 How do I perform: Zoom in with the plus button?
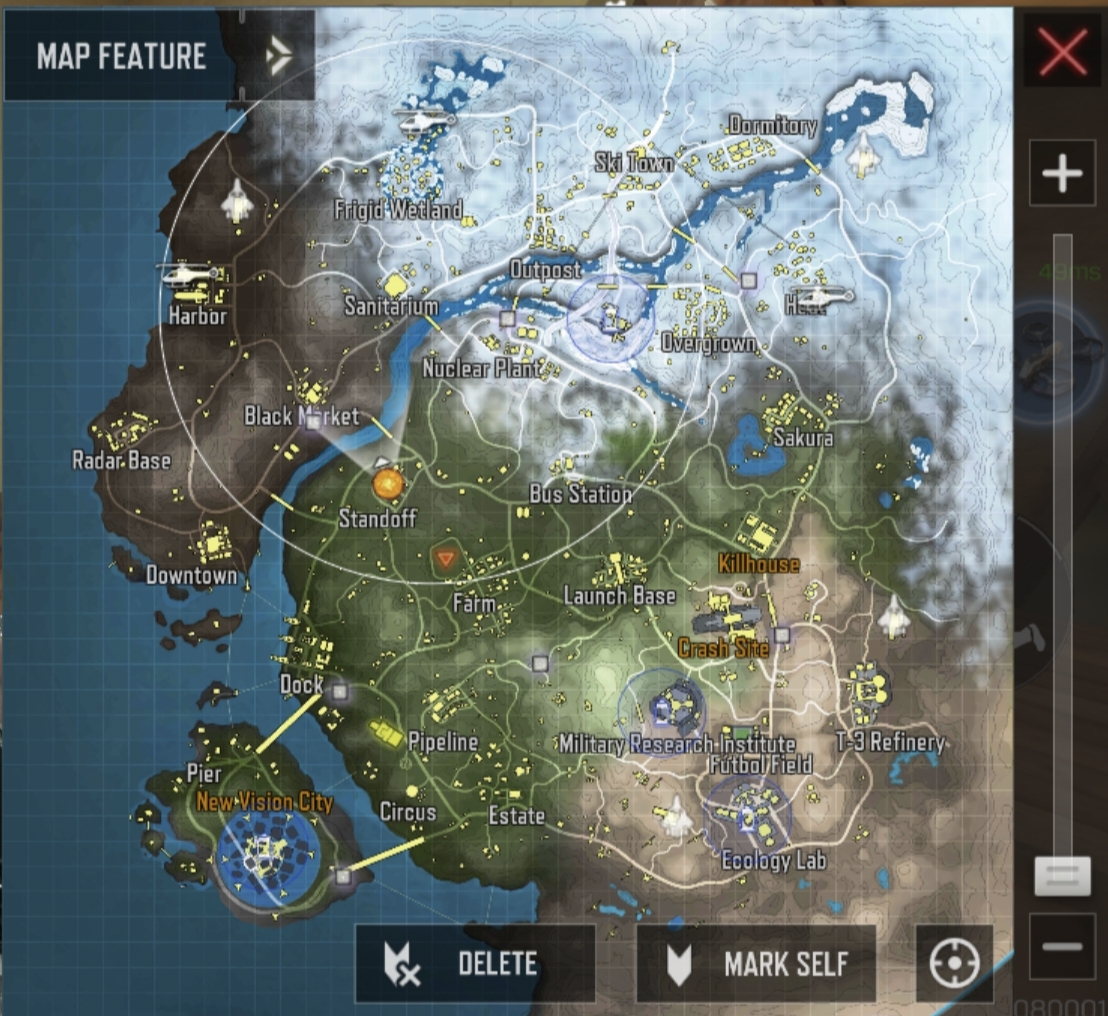[x=1061, y=175]
